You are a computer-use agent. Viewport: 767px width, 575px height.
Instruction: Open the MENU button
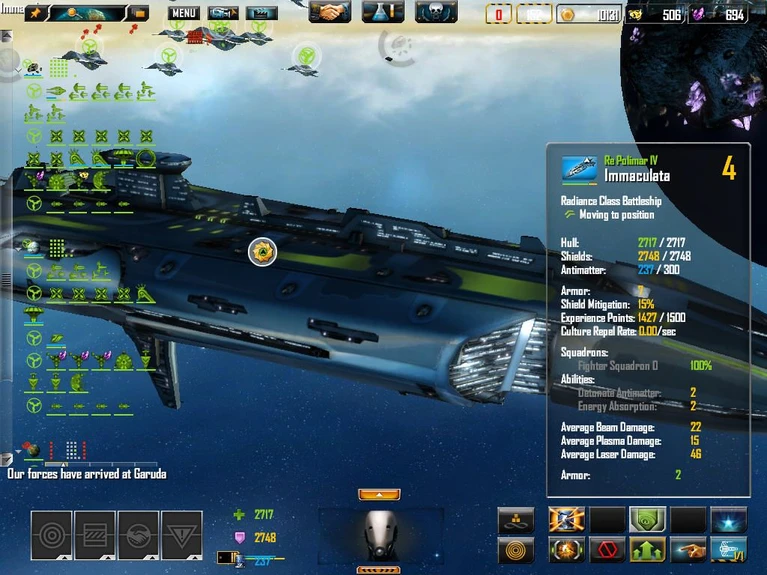[184, 13]
